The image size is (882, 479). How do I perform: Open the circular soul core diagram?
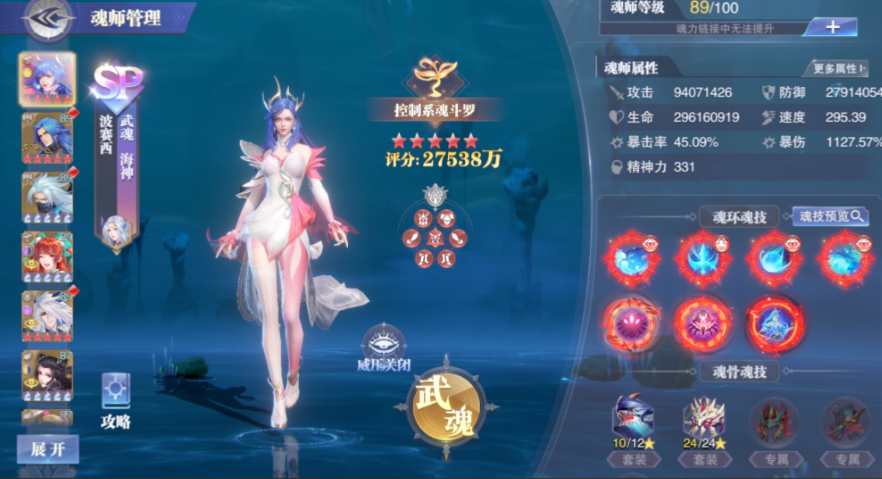(434, 234)
